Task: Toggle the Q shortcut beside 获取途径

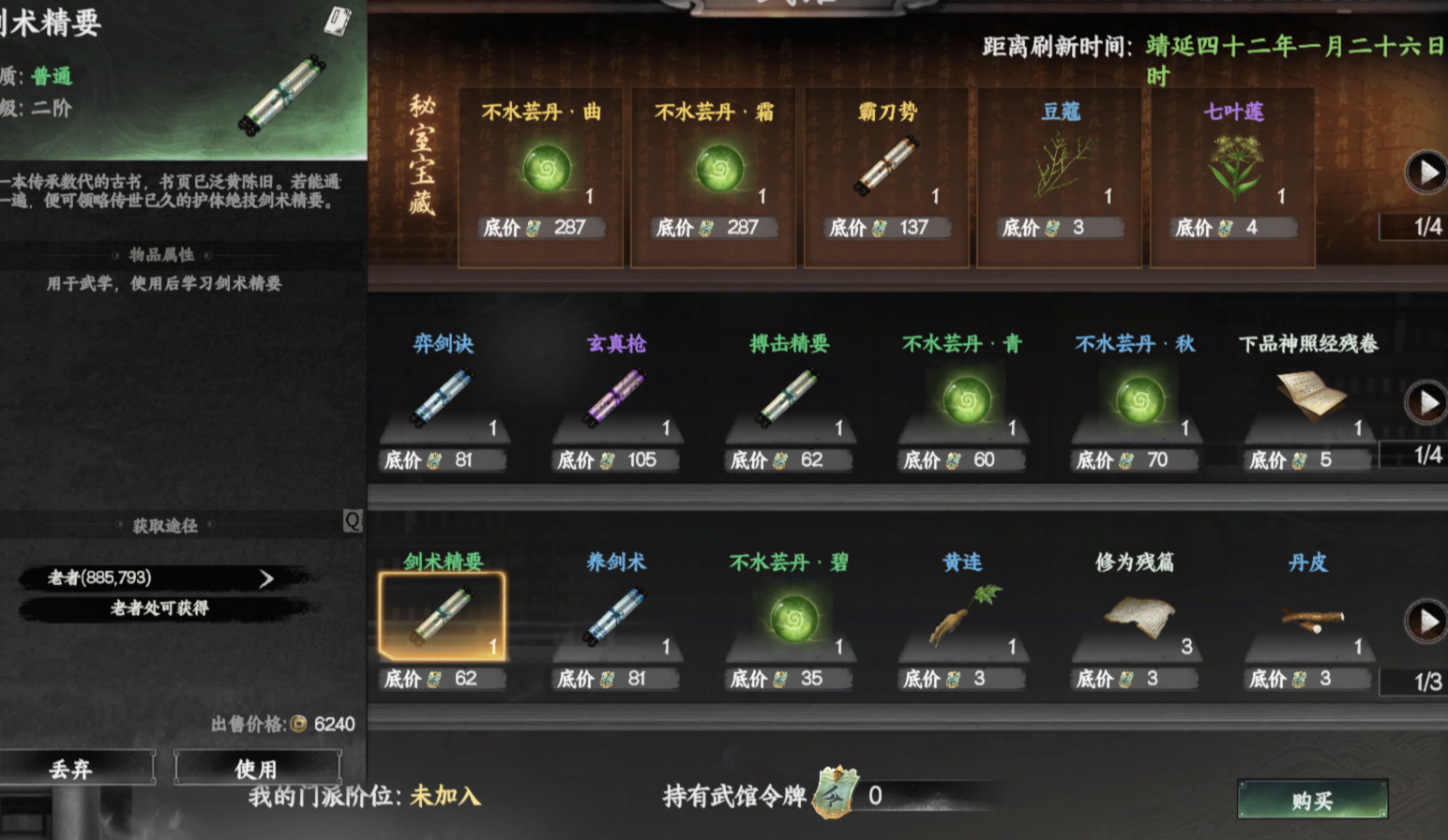Action: [354, 521]
